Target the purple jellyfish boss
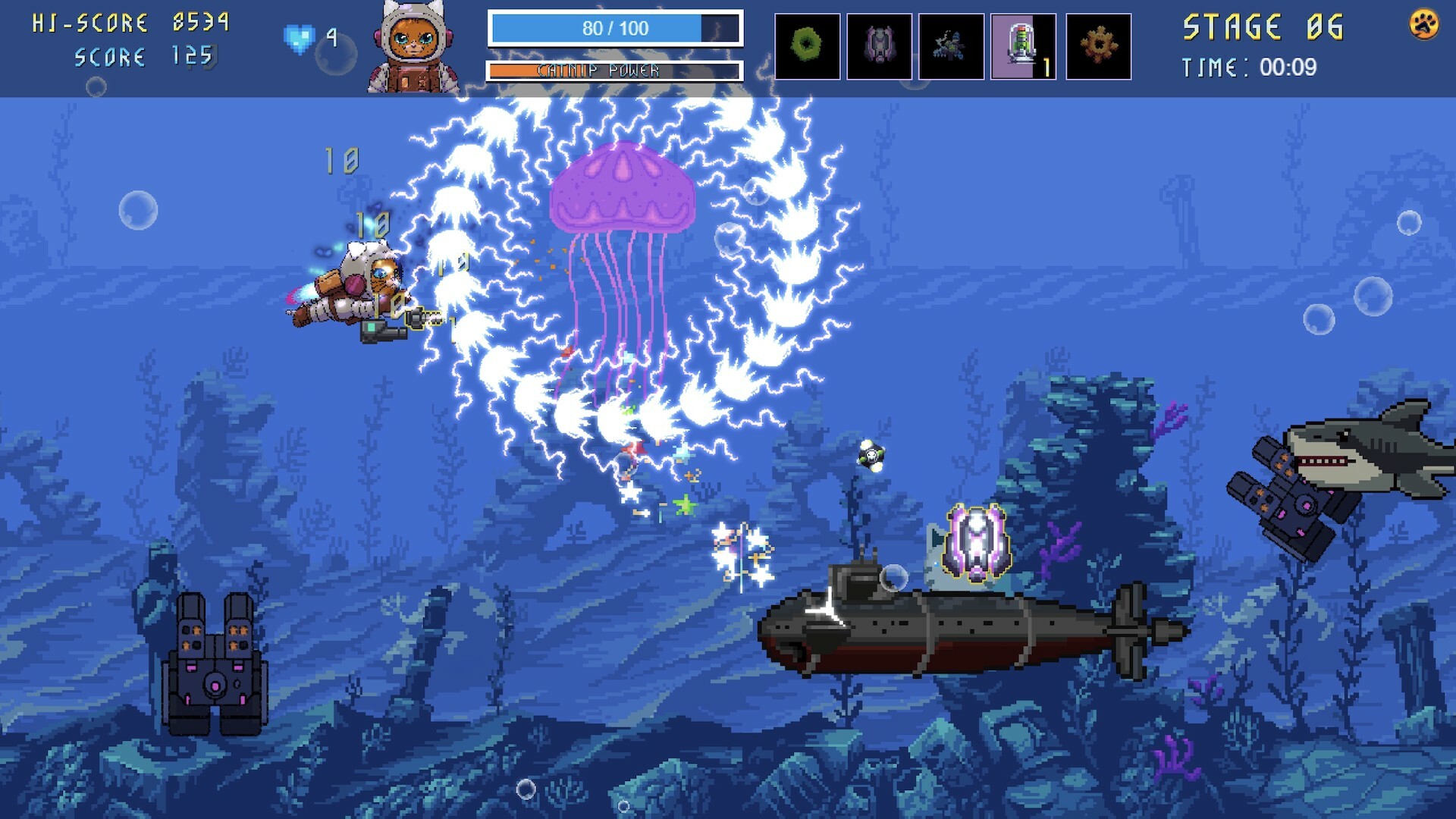 pos(622,190)
